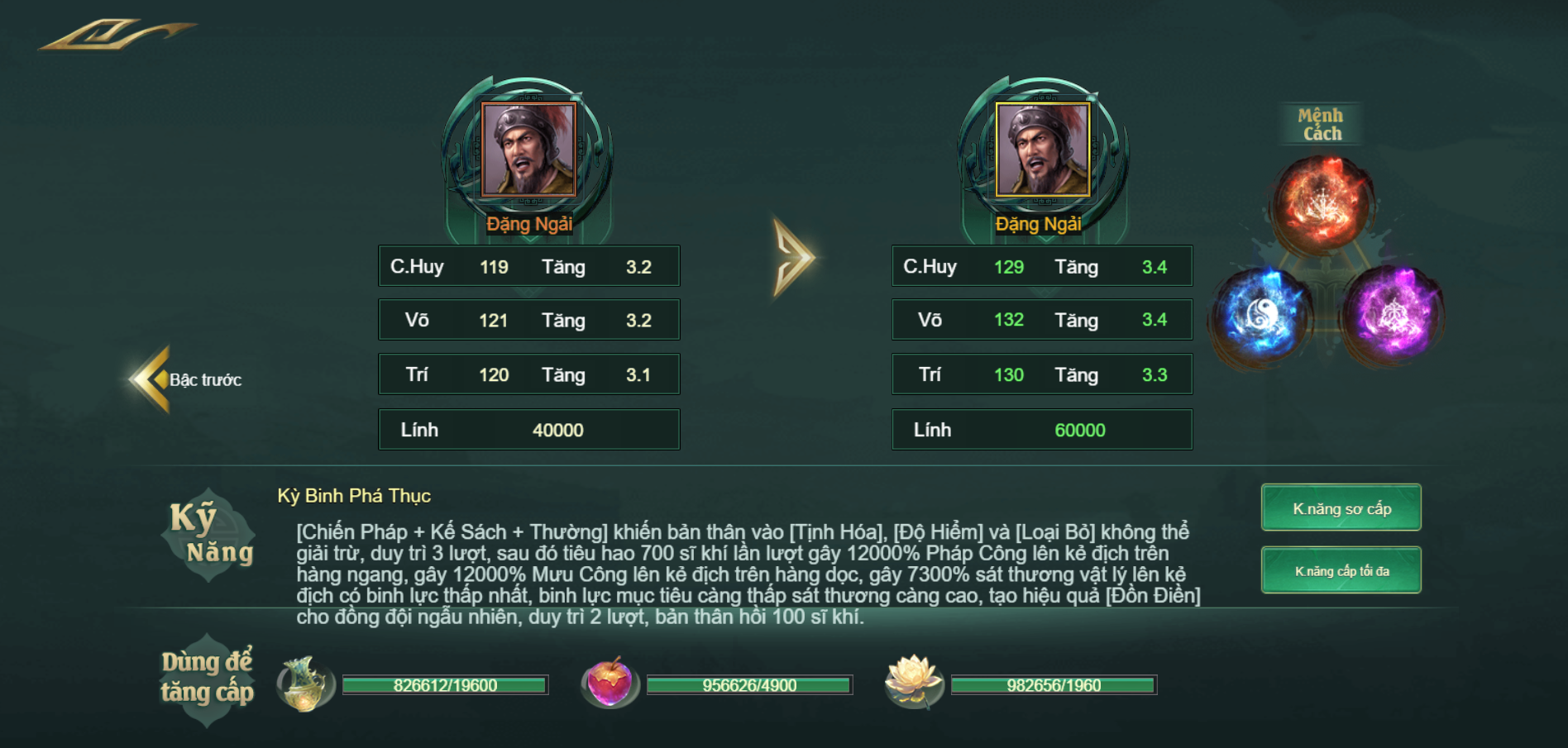This screenshot has height=748, width=1568.
Task: Click the jade wine jug material icon
Action: pyautogui.click(x=304, y=684)
